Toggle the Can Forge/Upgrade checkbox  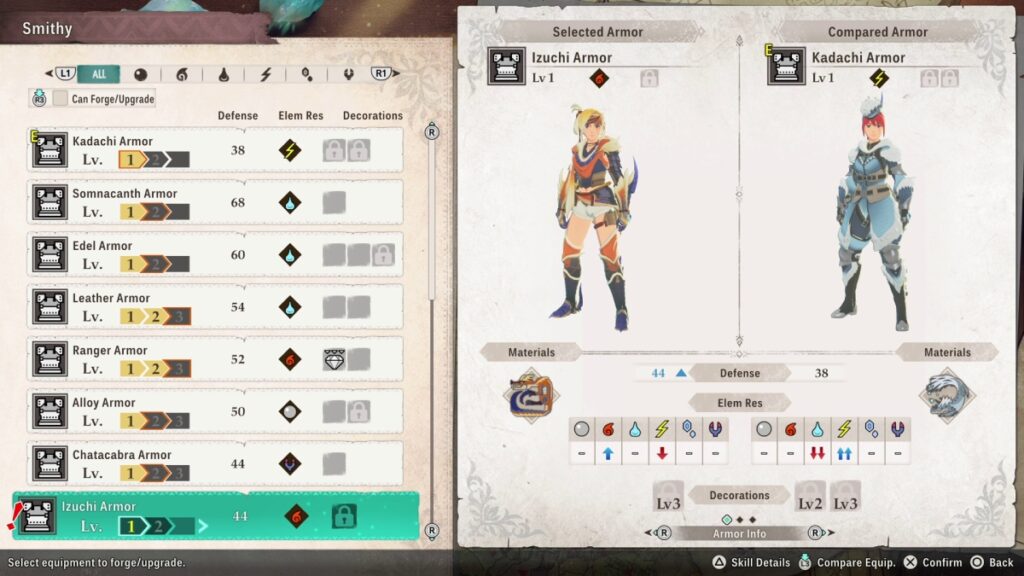pos(61,99)
